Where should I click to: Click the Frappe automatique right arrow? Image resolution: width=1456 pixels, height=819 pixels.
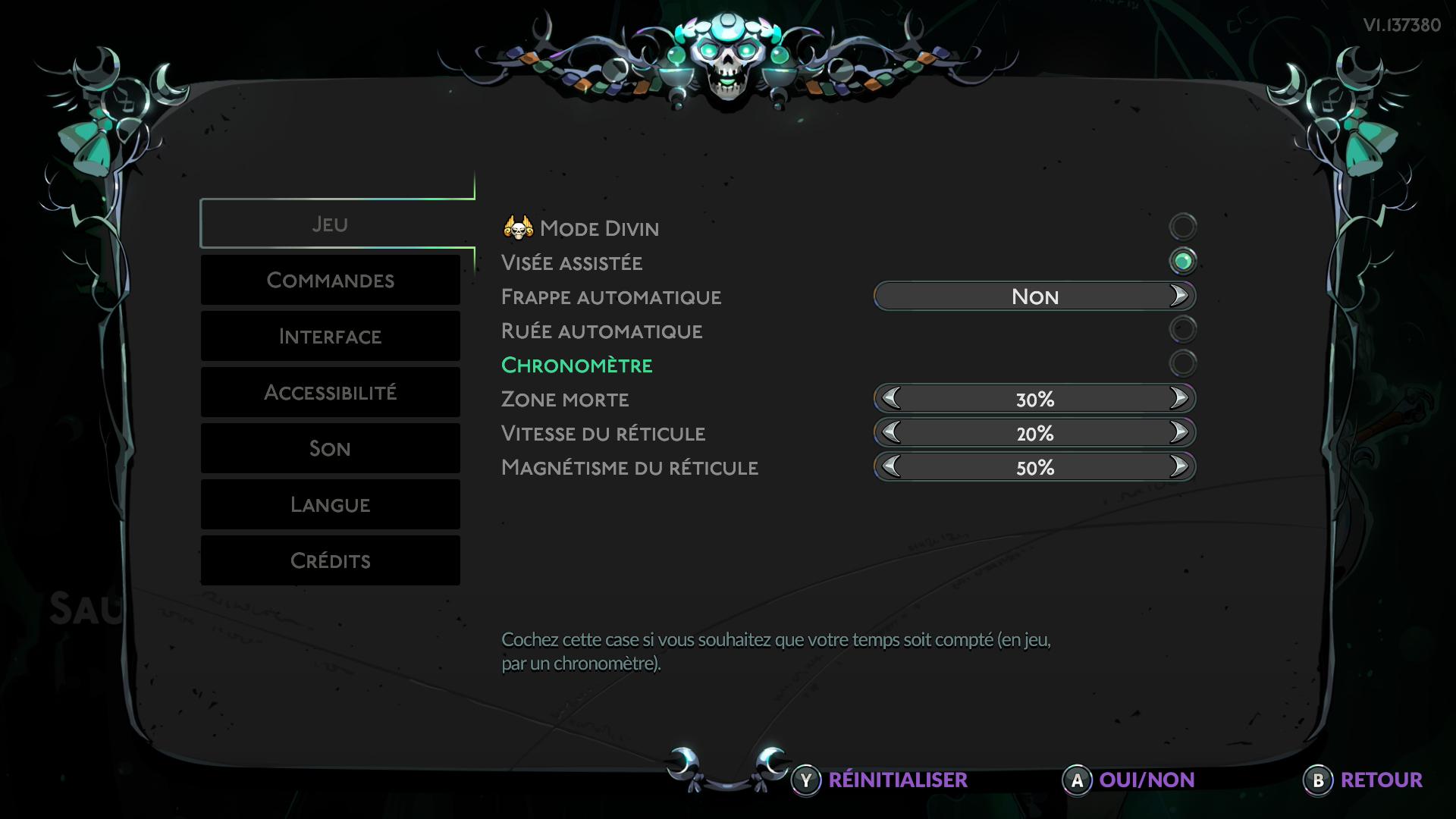[1178, 296]
